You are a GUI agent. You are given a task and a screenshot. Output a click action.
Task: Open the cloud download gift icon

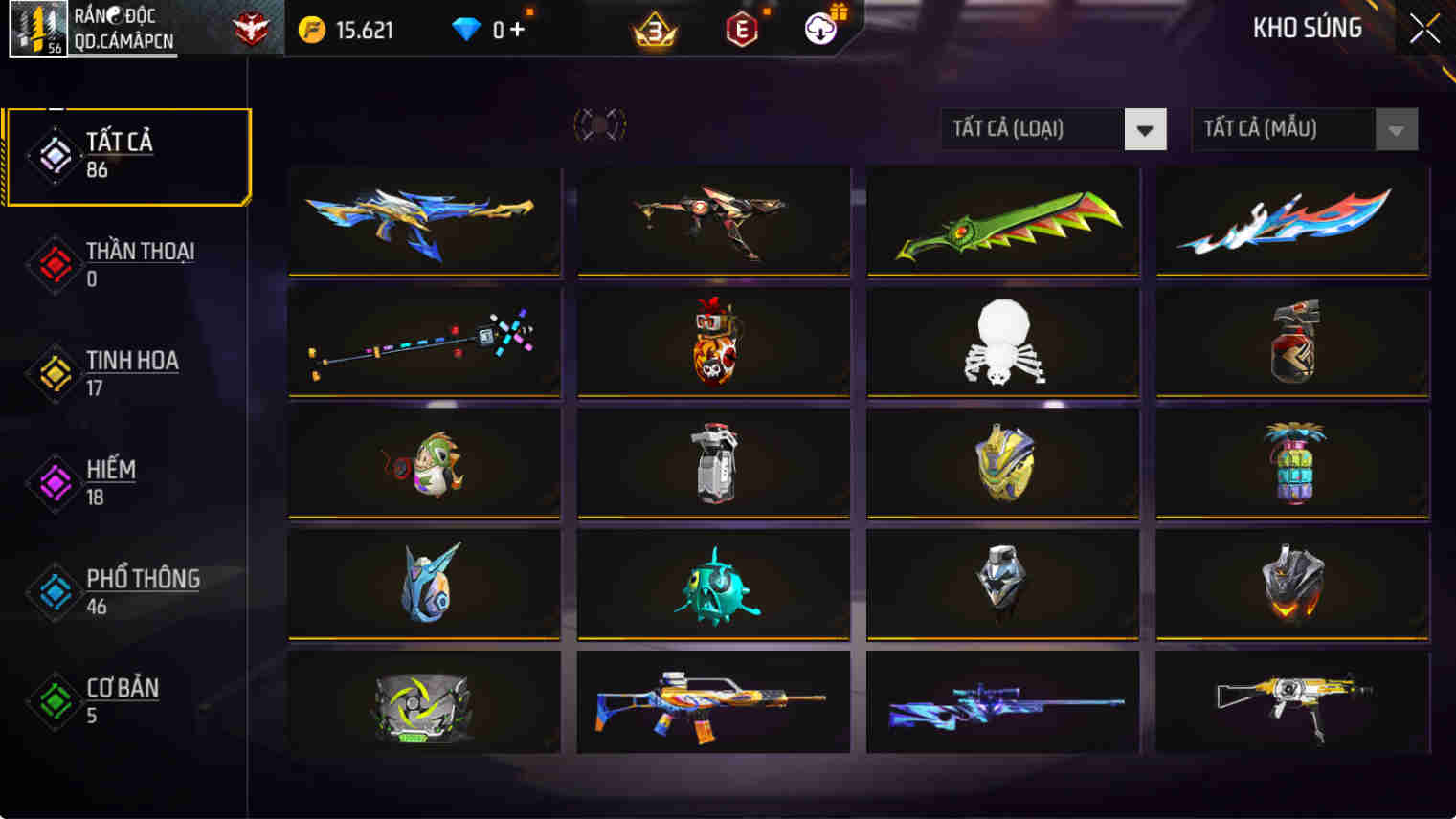pos(820,27)
